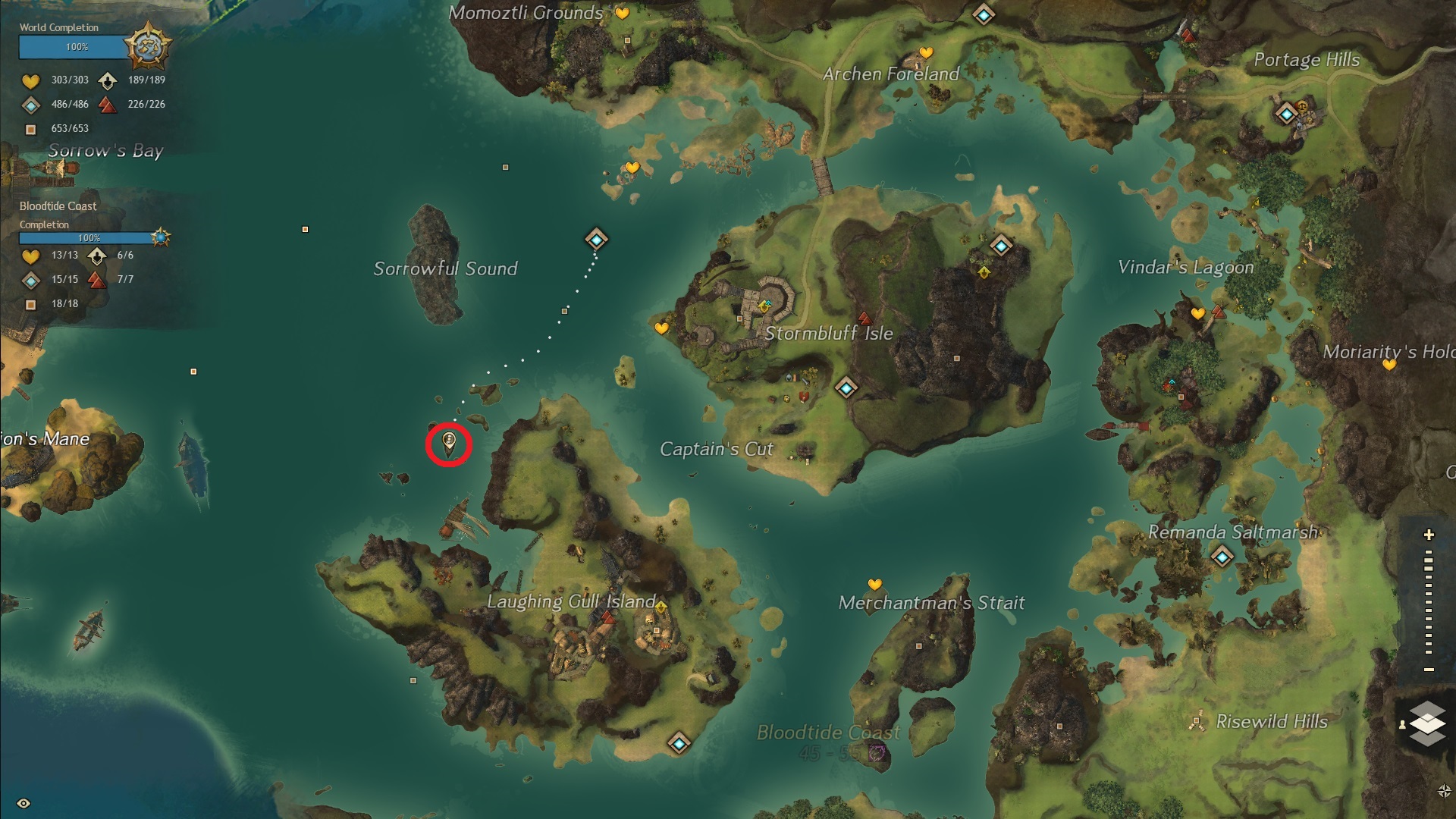Screen dimensions: 1456x819
Task: Open the map floor layers selector
Action: pyautogui.click(x=1427, y=723)
